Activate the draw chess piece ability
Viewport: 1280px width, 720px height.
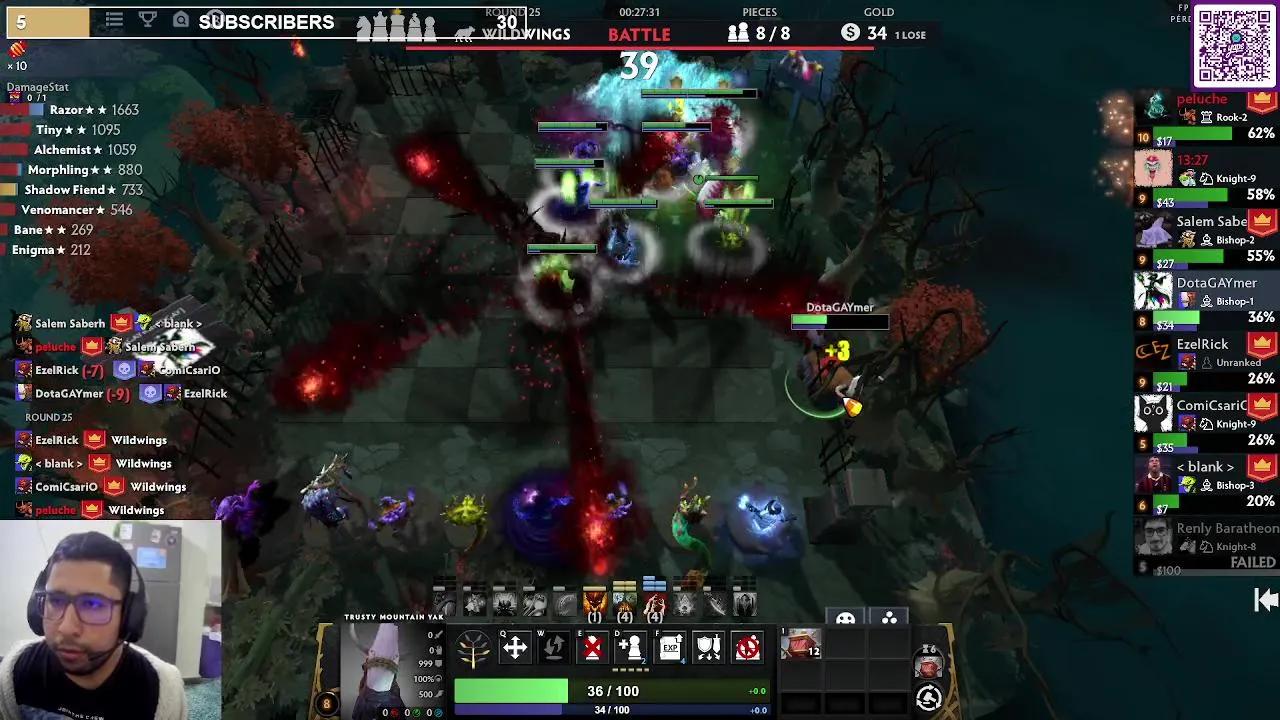point(631,648)
